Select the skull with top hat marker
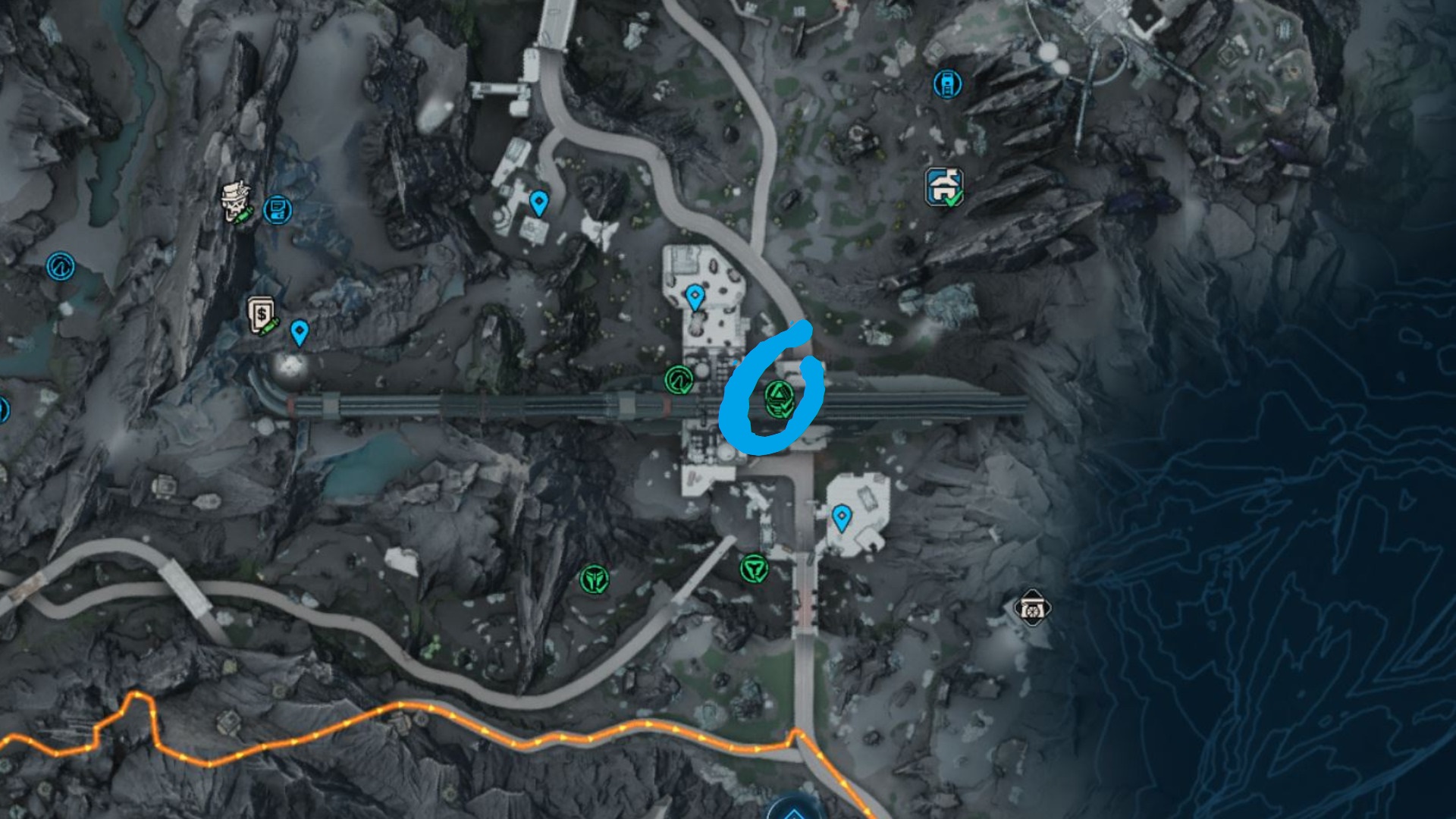 [x=237, y=203]
